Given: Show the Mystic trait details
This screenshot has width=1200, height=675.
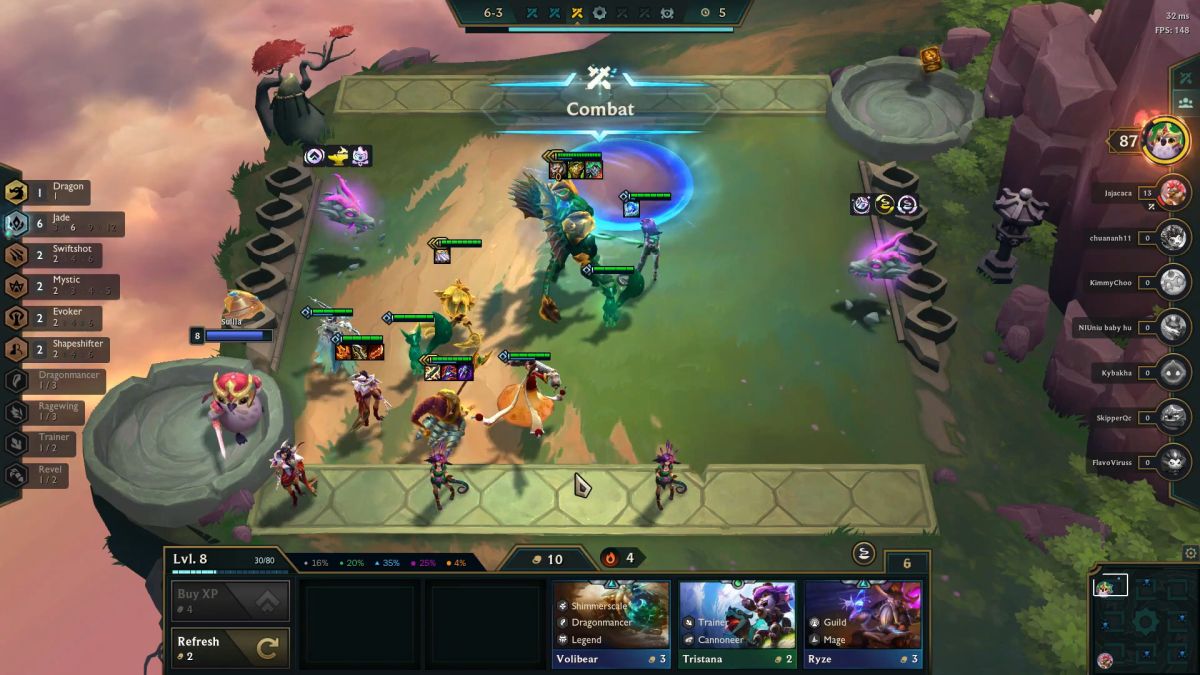Looking at the screenshot, I should (x=62, y=288).
